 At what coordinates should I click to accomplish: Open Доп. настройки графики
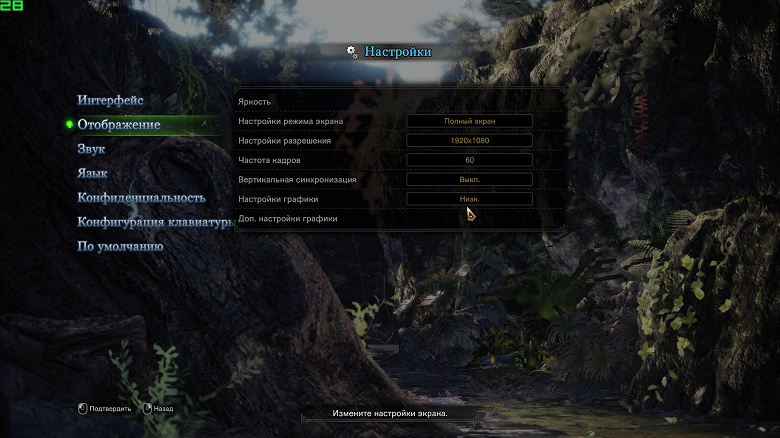[x=288, y=218]
